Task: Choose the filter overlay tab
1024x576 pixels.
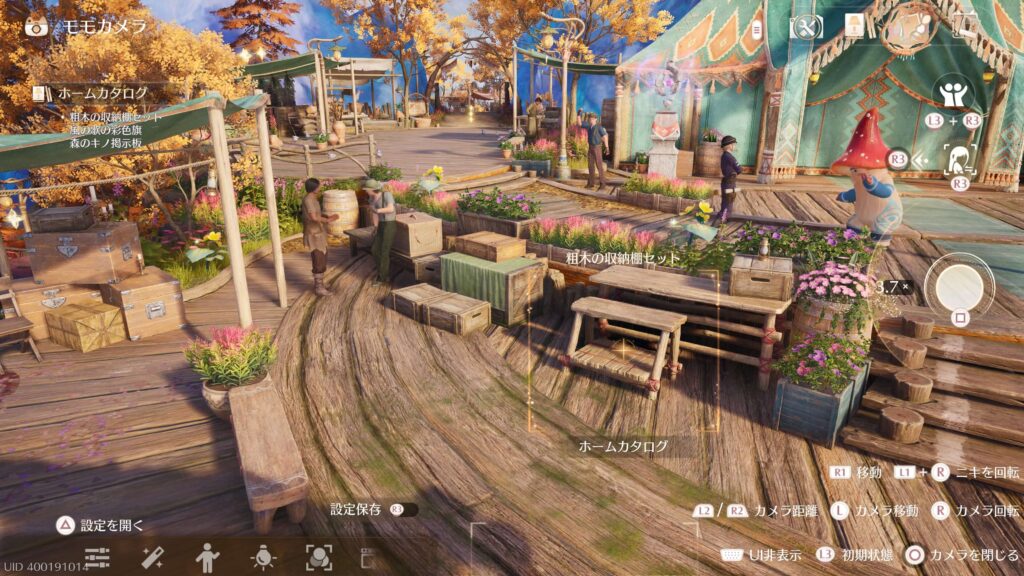Action: coord(319,557)
